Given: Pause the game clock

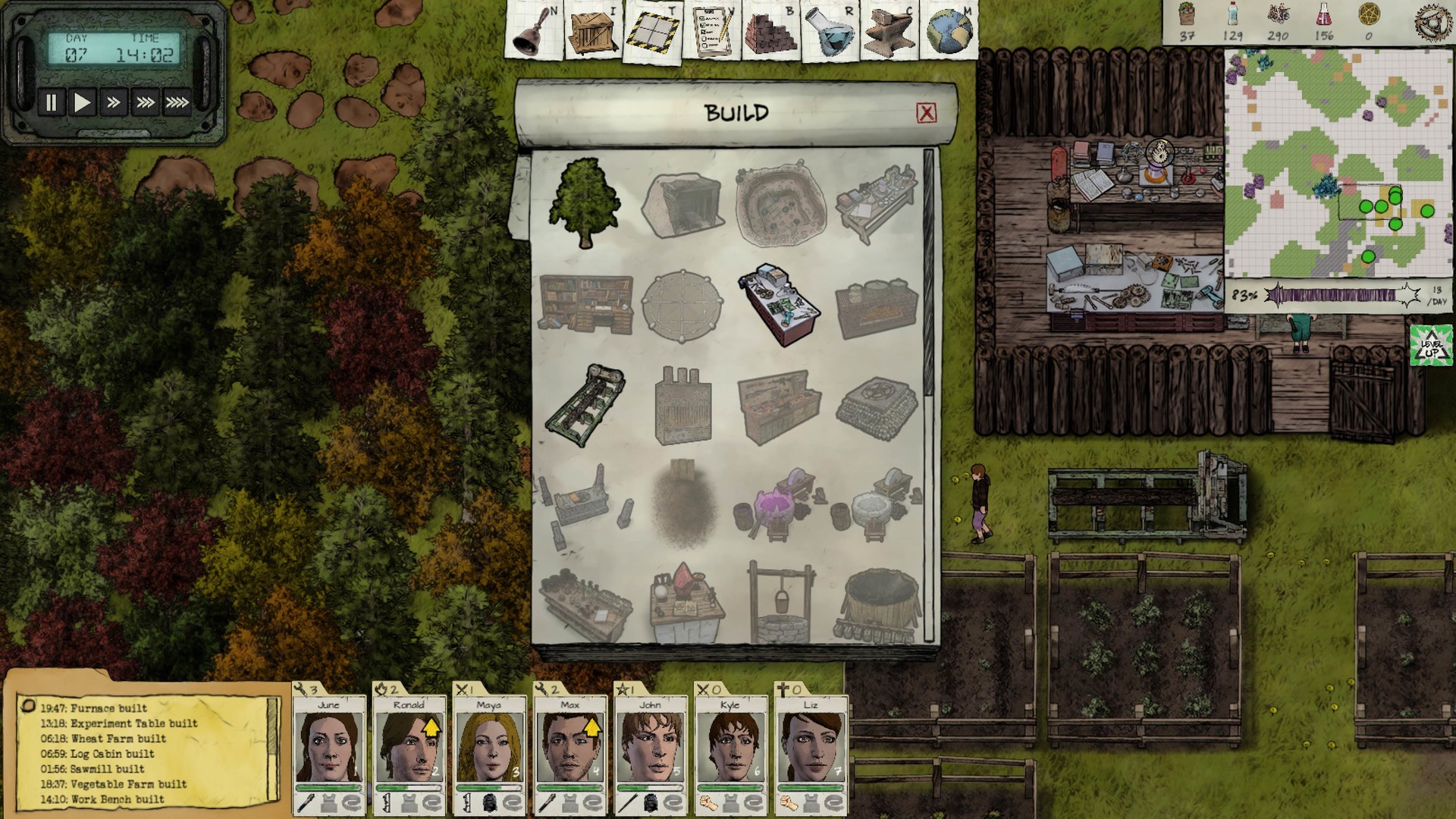Looking at the screenshot, I should point(50,101).
